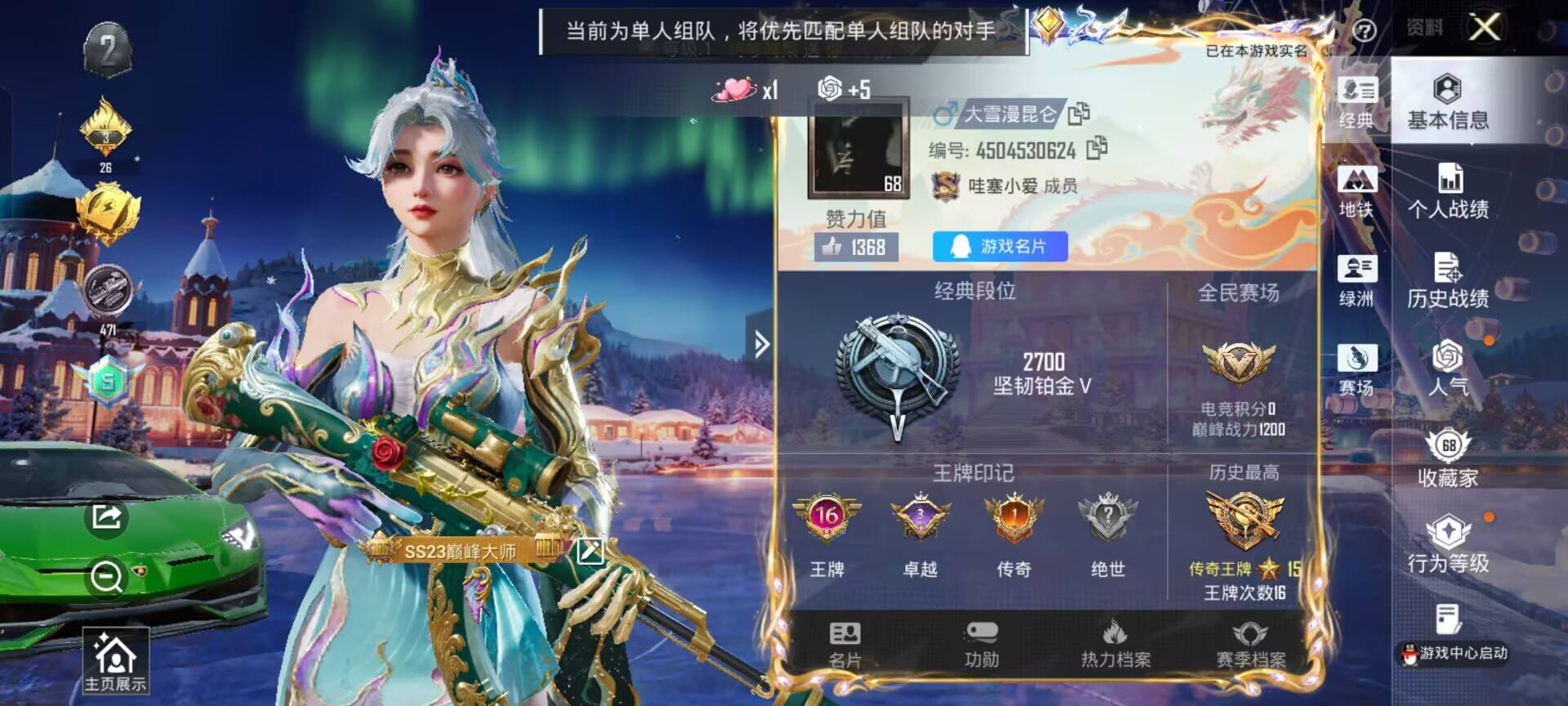1568x706 pixels.
Task: Expand the hidden side panel chevron
Action: coord(763,345)
